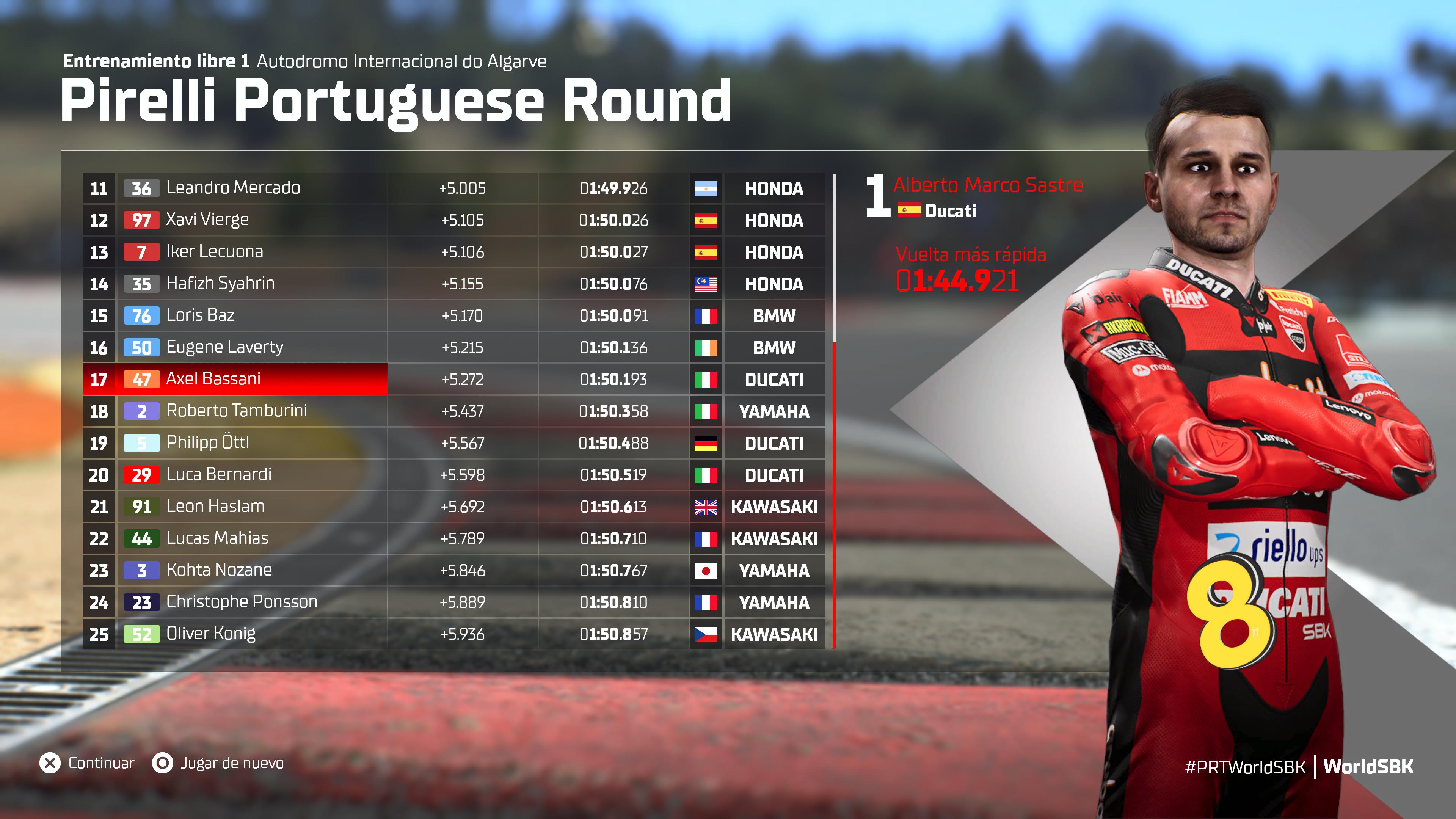Select Iker Lecuona's timing row

pos(214,251)
